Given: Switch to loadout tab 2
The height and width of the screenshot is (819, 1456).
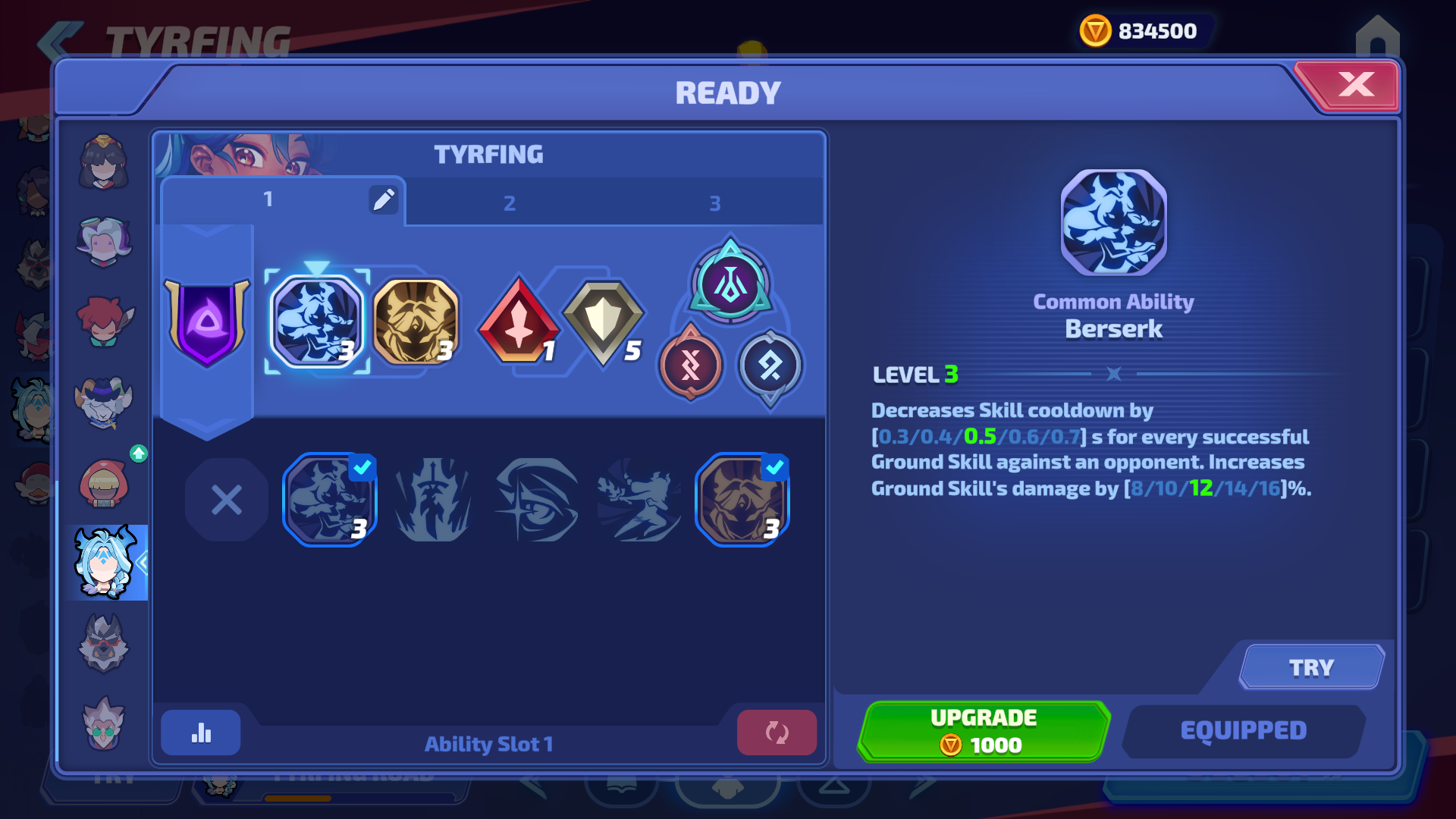Looking at the screenshot, I should coord(510,203).
